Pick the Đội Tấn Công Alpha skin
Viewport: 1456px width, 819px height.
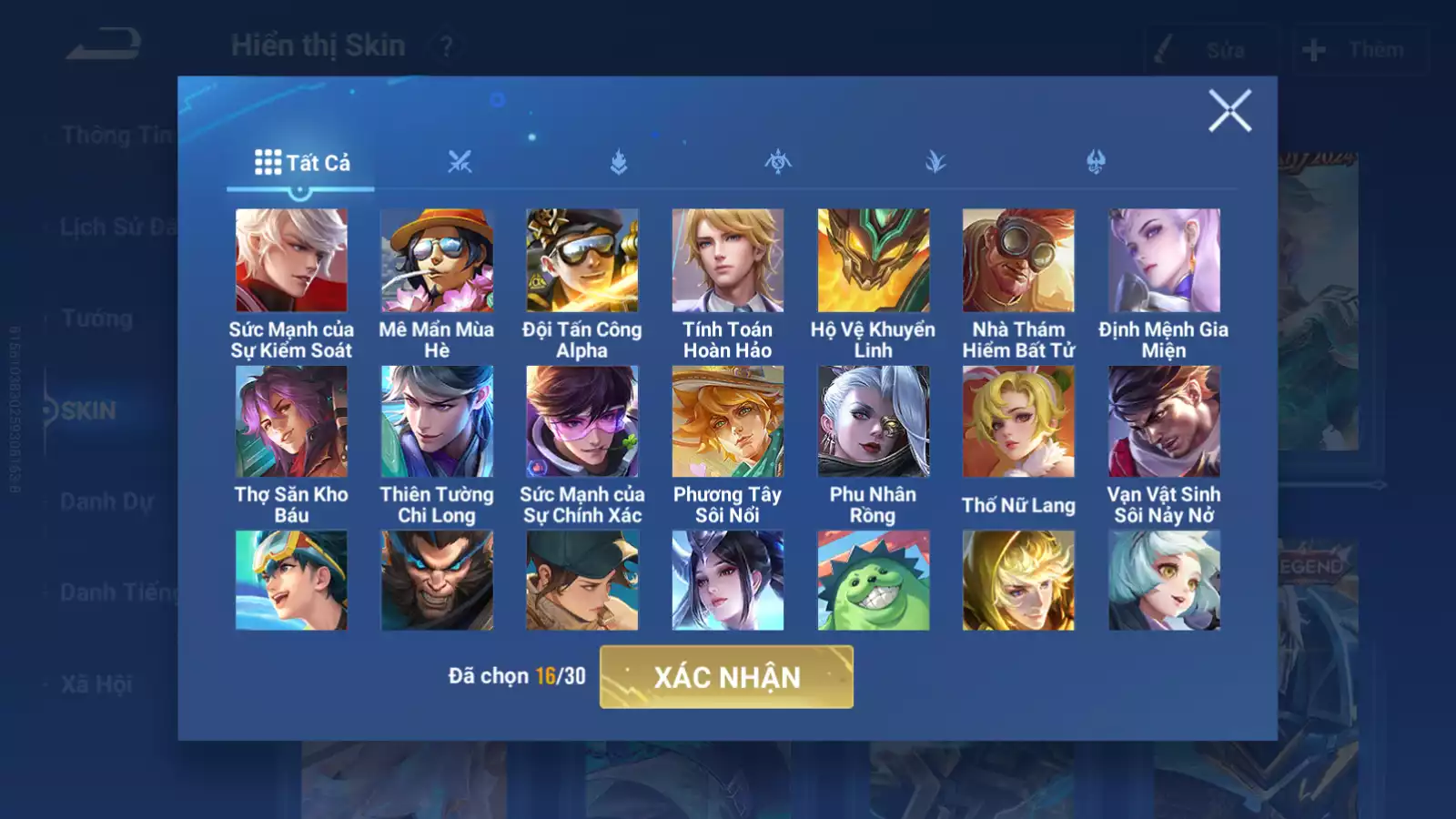pyautogui.click(x=582, y=261)
